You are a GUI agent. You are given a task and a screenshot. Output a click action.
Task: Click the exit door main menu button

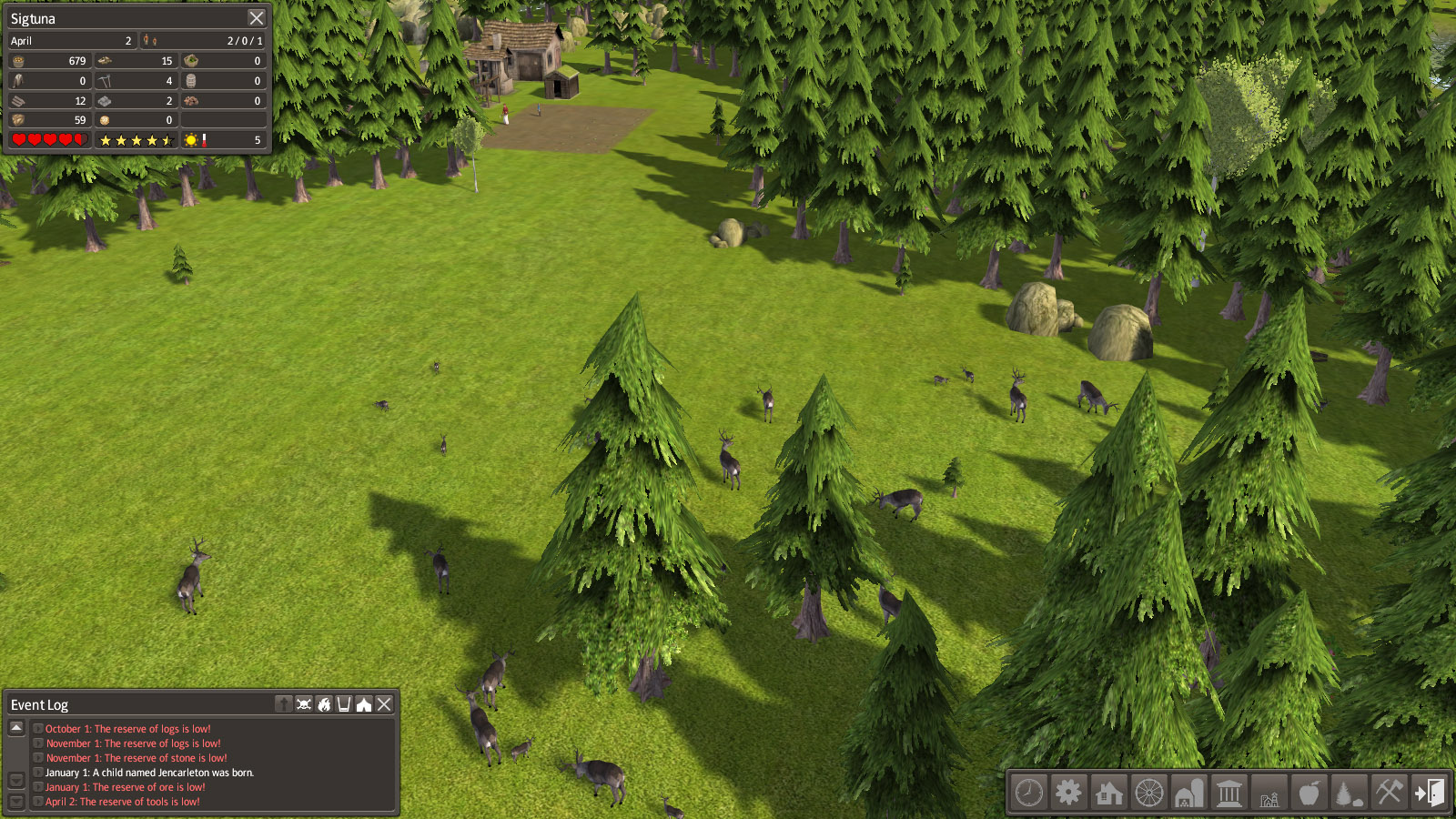point(1429,793)
